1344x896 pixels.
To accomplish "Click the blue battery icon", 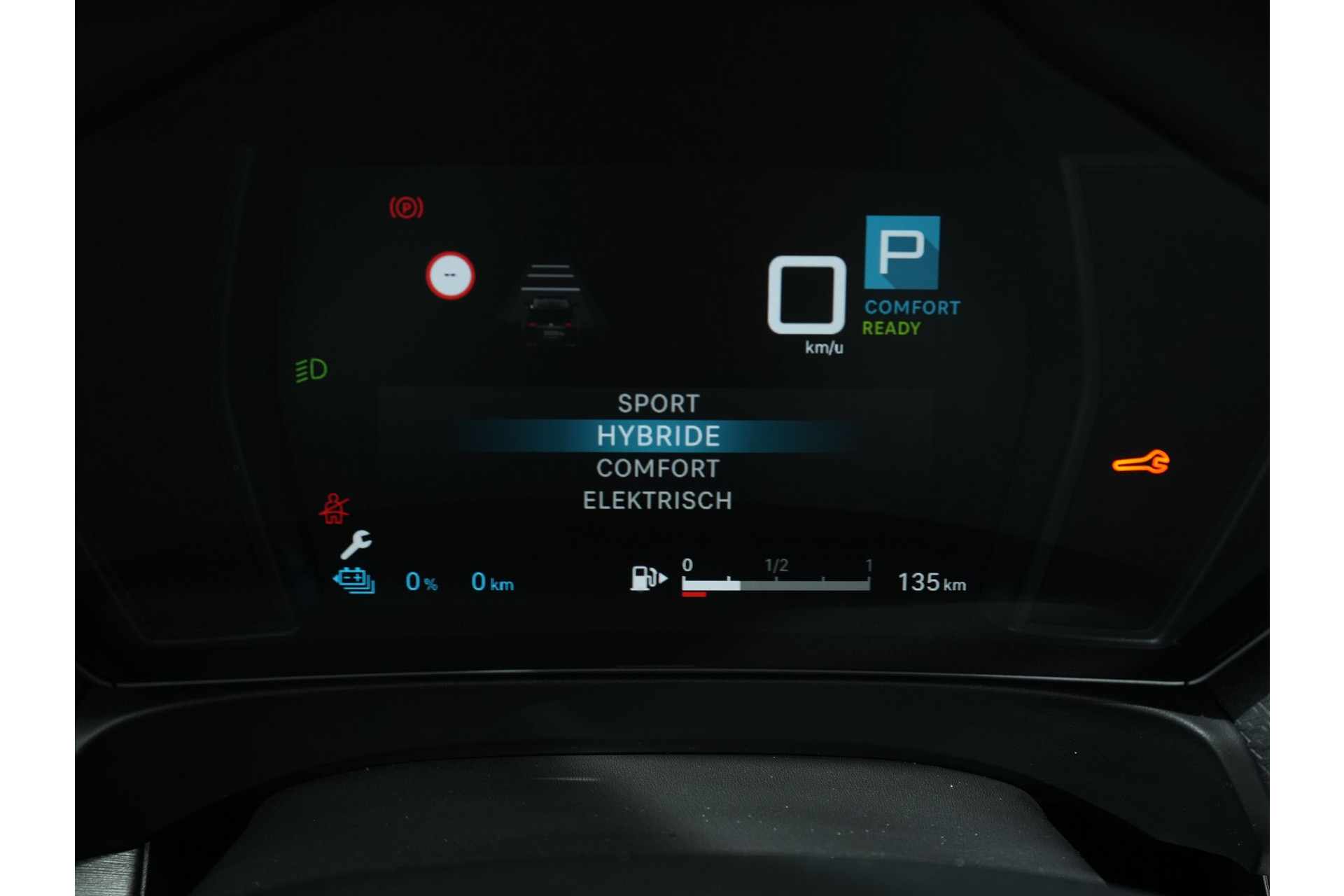I will [x=354, y=581].
